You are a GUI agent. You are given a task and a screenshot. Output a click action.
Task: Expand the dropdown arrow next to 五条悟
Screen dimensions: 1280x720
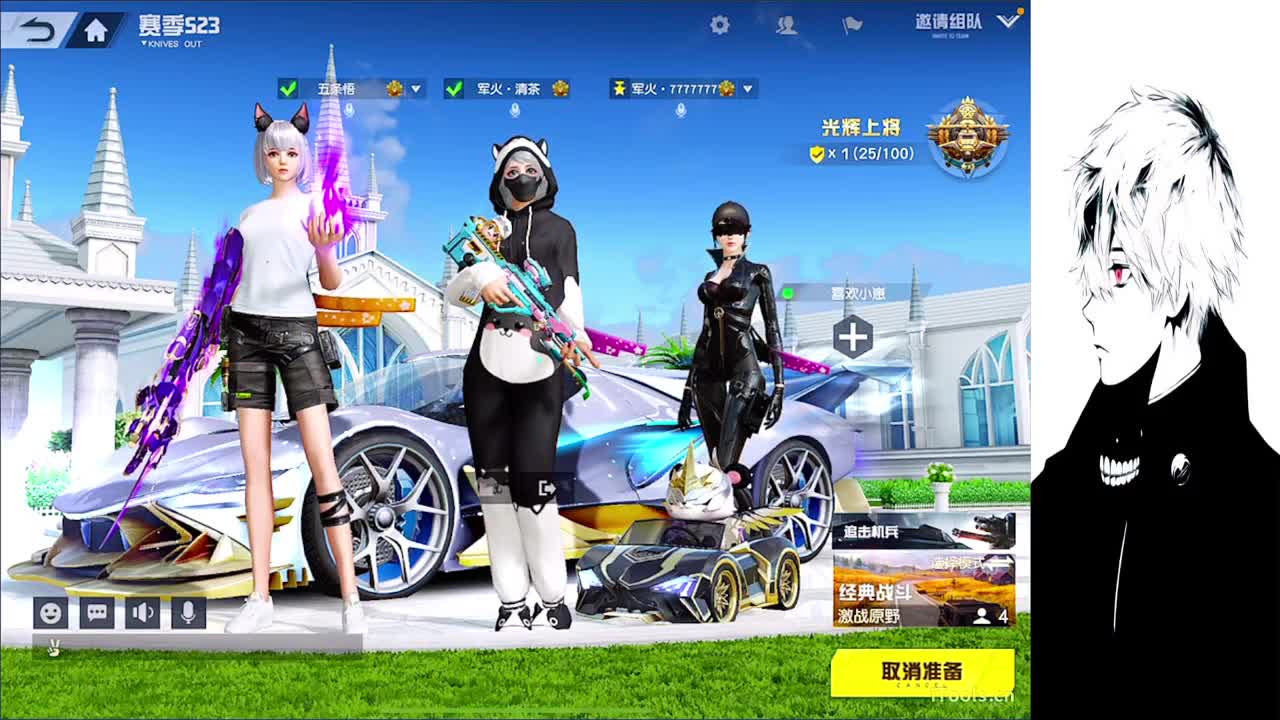pos(415,88)
